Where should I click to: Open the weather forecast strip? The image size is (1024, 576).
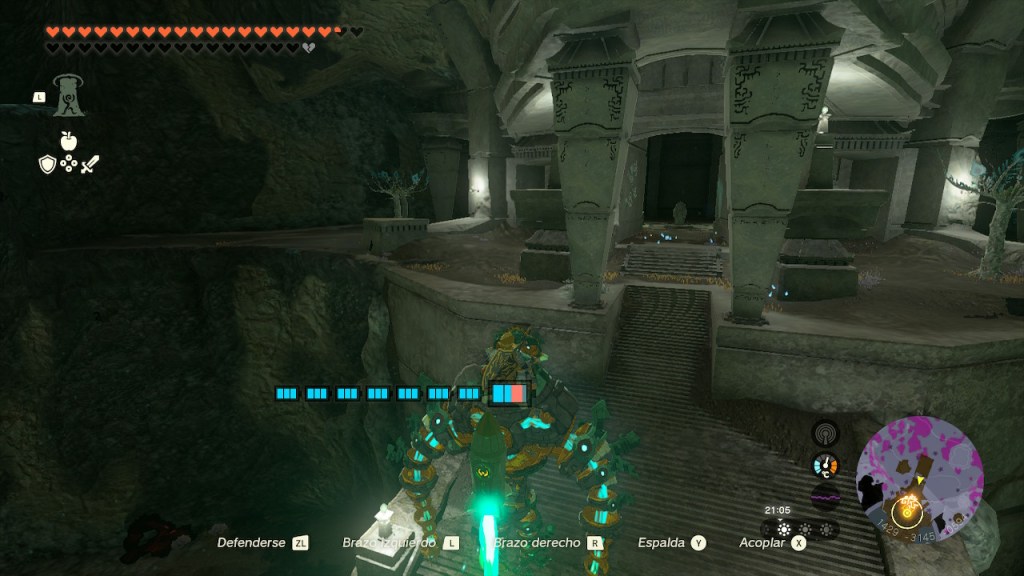click(802, 529)
